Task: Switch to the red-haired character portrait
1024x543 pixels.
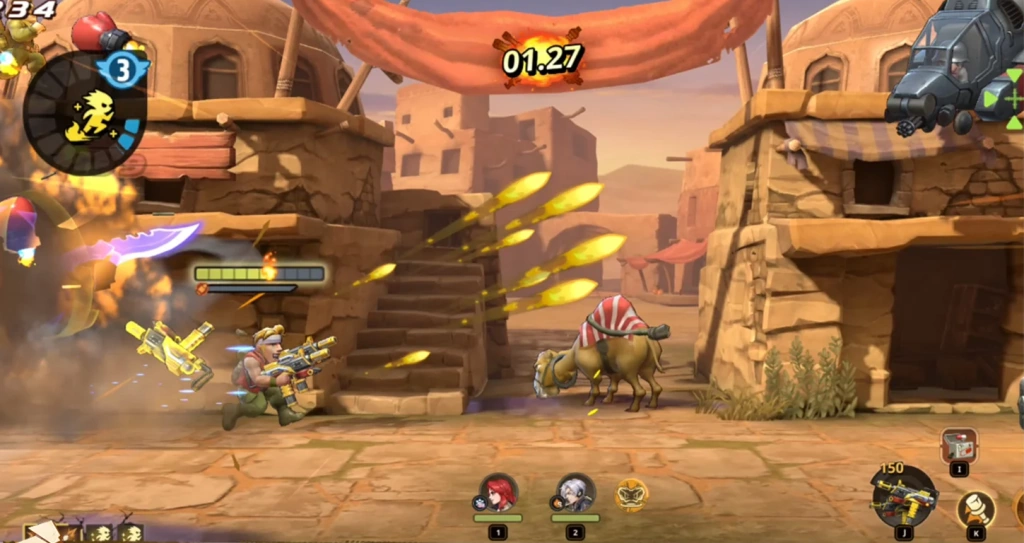Action: tap(498, 493)
